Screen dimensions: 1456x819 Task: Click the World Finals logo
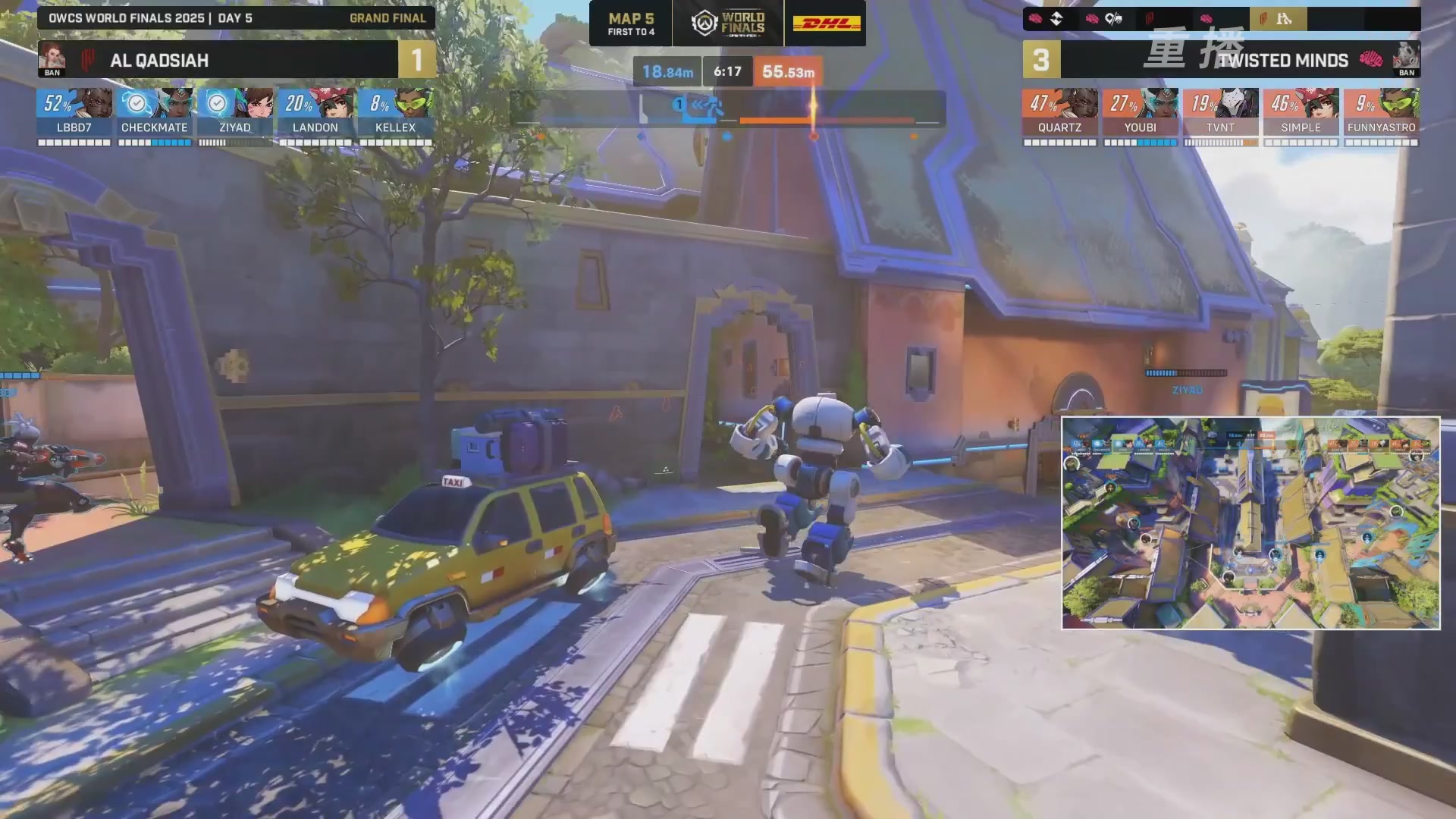(728, 24)
